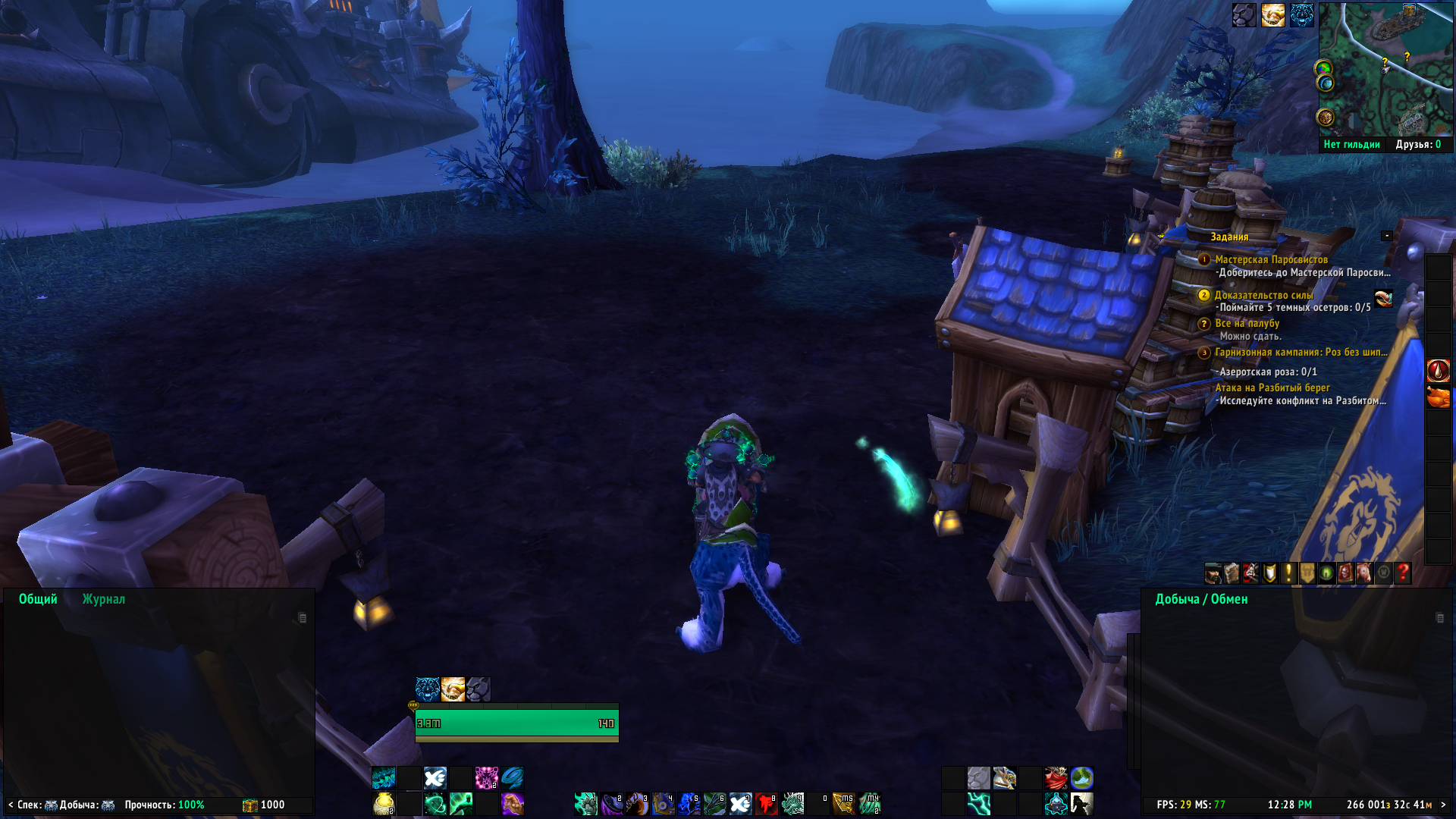Screen dimensions: 1456x819
Task: Activate the cat form stance icon
Action: [478, 689]
